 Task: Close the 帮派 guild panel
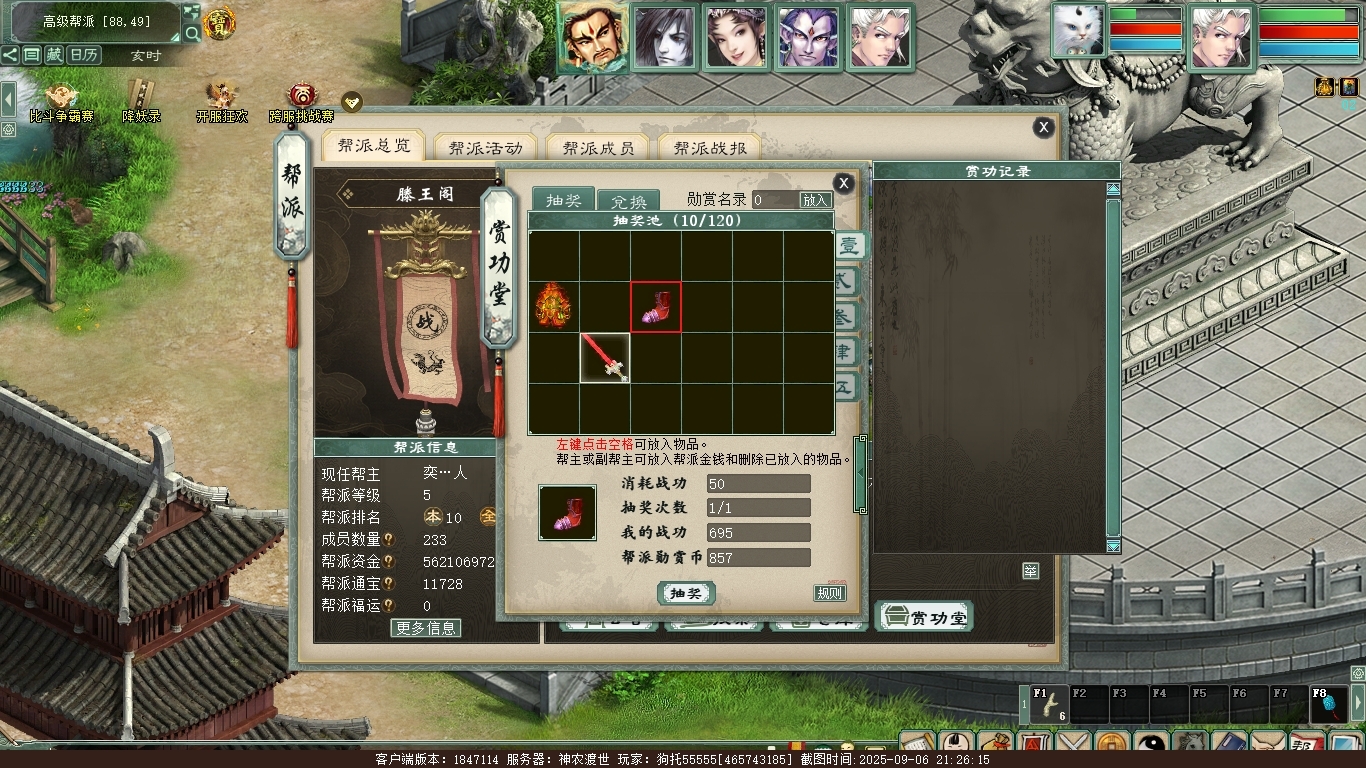pyautogui.click(x=1043, y=127)
